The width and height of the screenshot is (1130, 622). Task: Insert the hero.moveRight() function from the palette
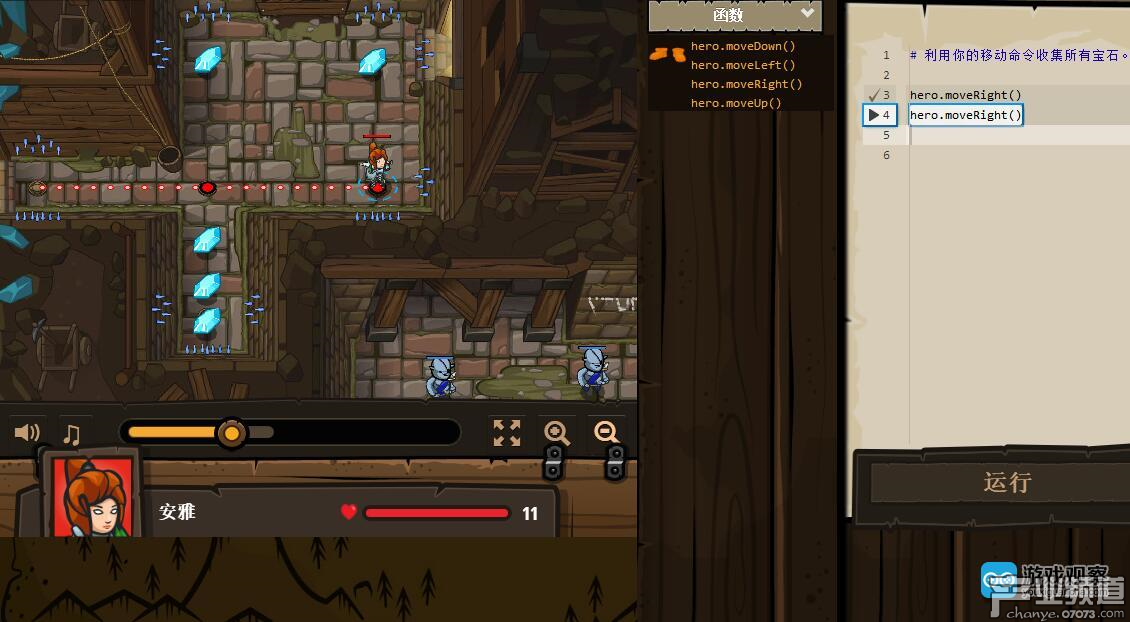click(746, 84)
